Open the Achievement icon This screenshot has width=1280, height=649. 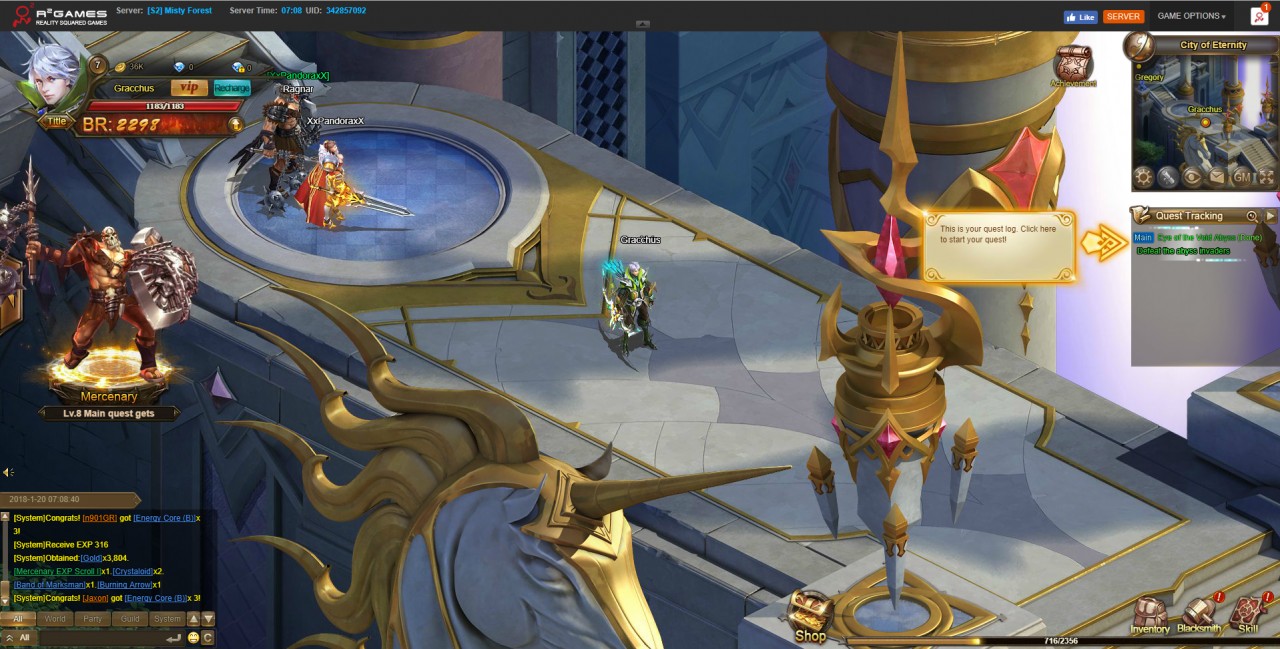click(x=1072, y=64)
